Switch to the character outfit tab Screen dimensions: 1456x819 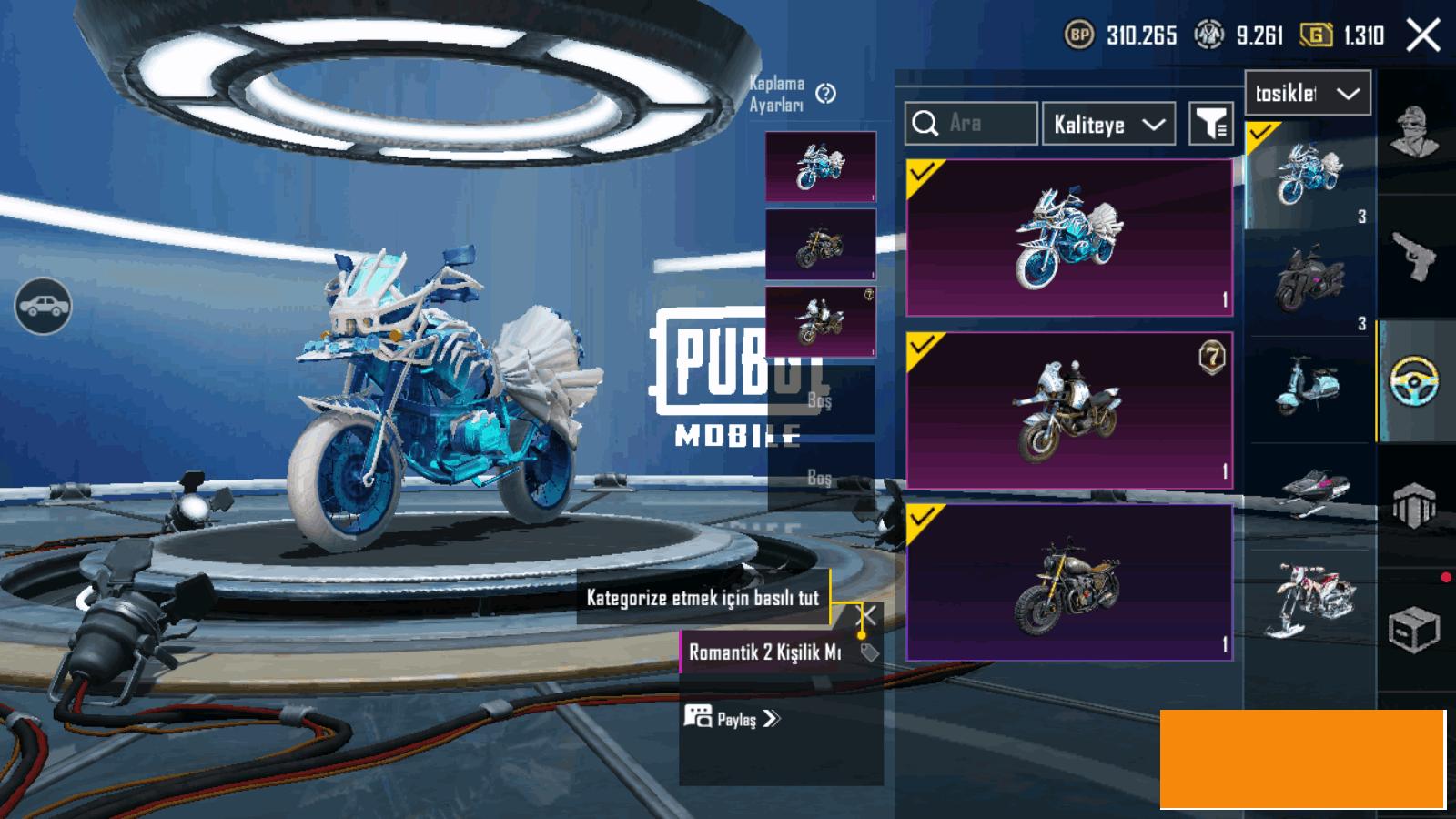pos(1415,132)
